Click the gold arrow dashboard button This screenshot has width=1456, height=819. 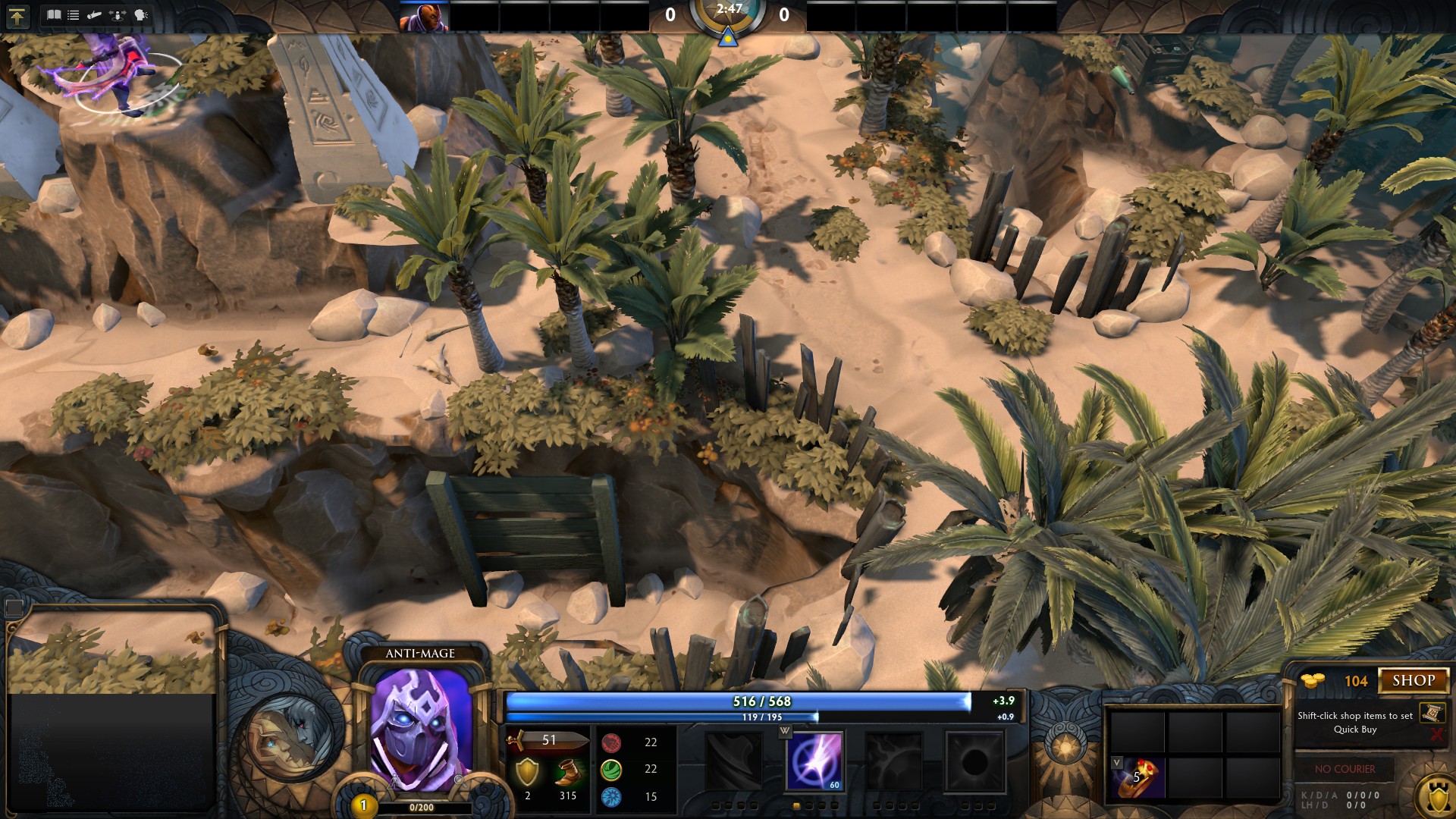pos(17,16)
